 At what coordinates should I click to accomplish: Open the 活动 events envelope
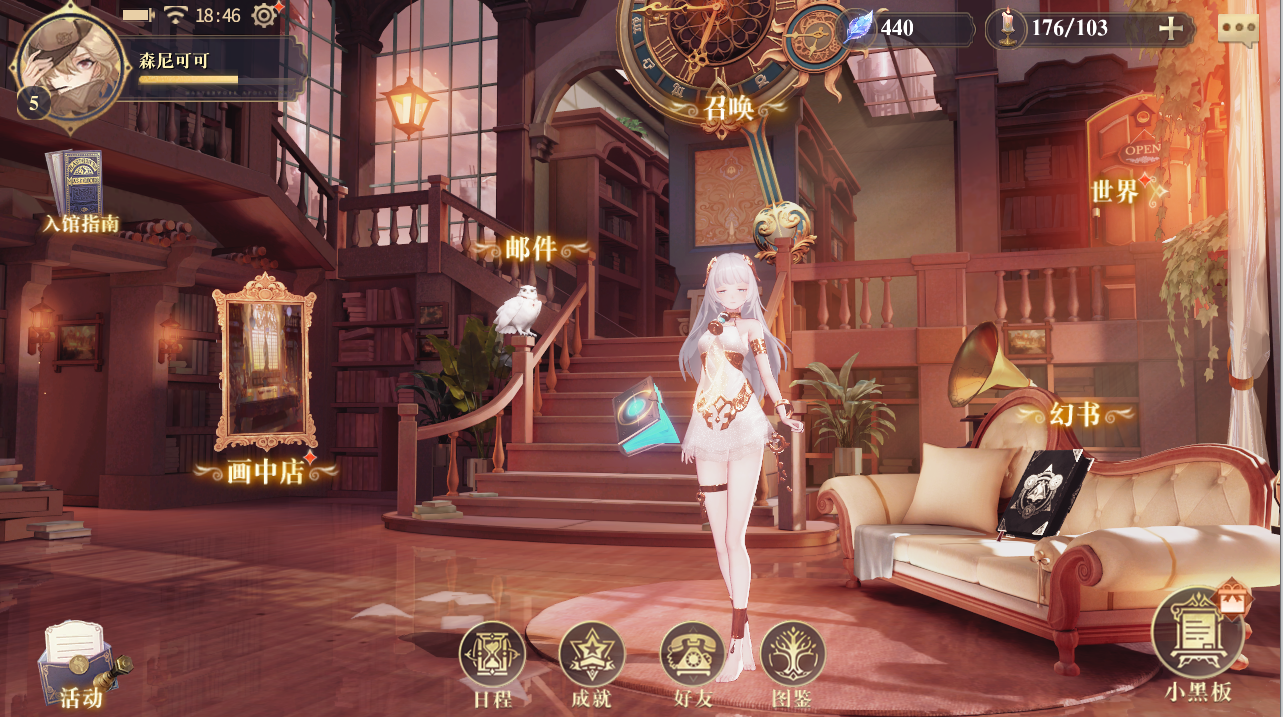[80, 665]
